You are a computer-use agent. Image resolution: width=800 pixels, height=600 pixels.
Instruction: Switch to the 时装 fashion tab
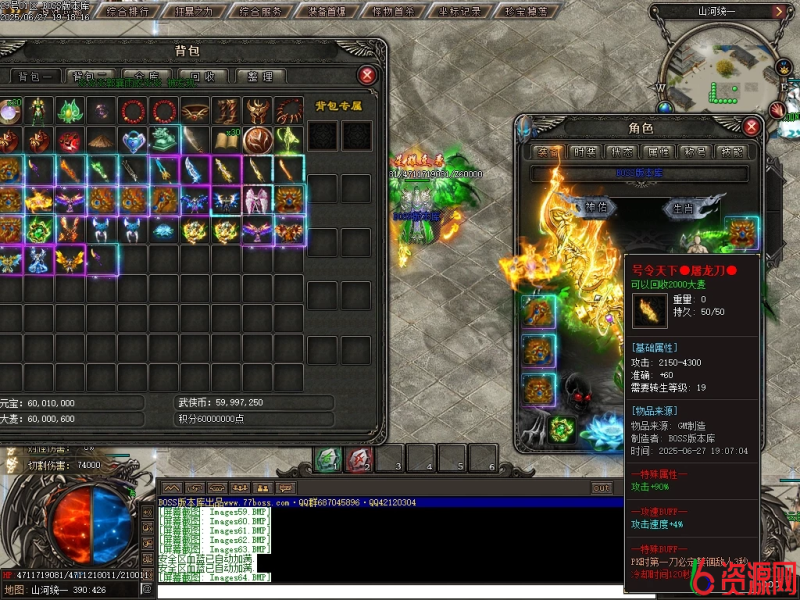pyautogui.click(x=584, y=152)
